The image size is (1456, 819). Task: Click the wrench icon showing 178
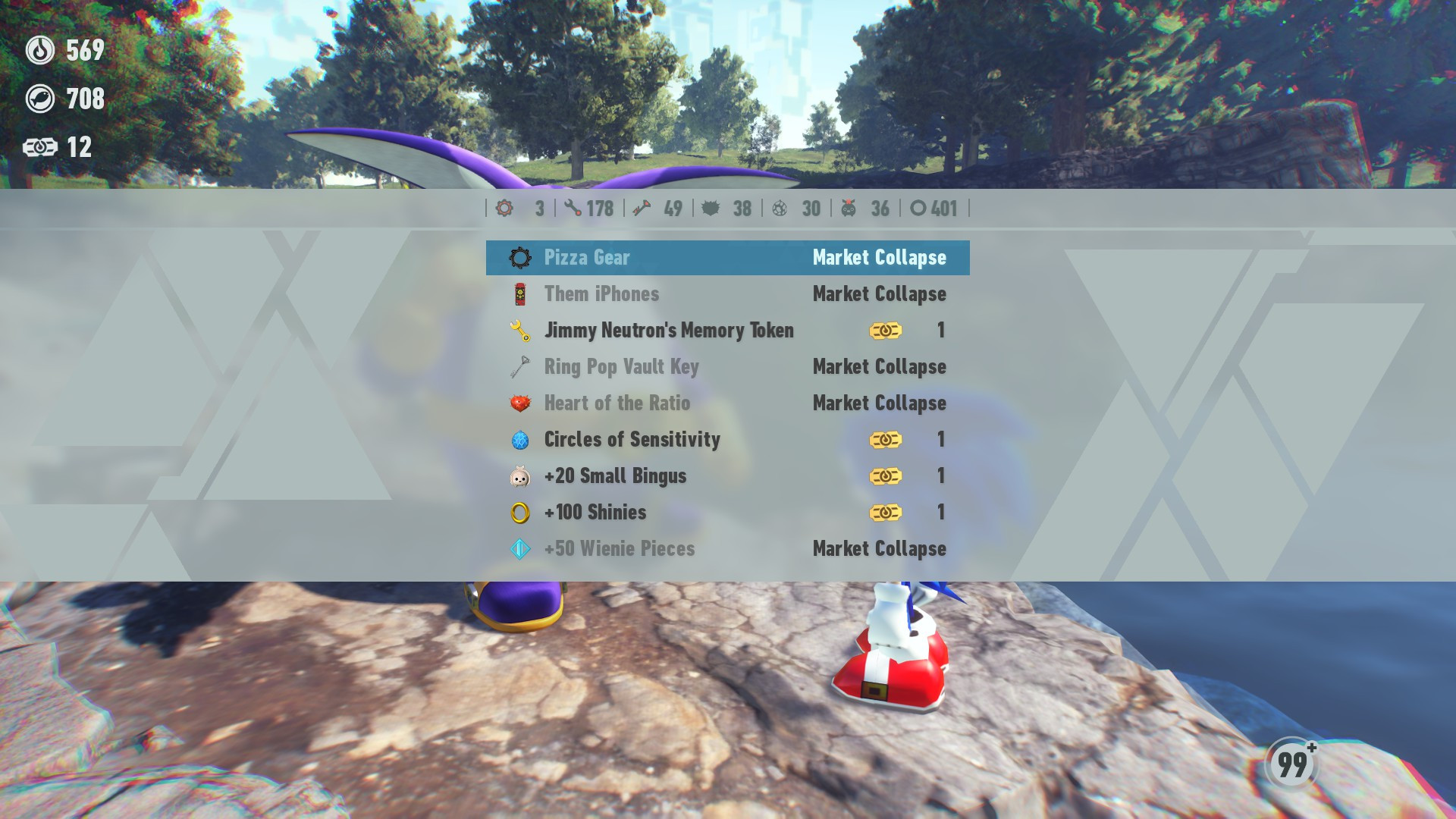[x=574, y=209]
